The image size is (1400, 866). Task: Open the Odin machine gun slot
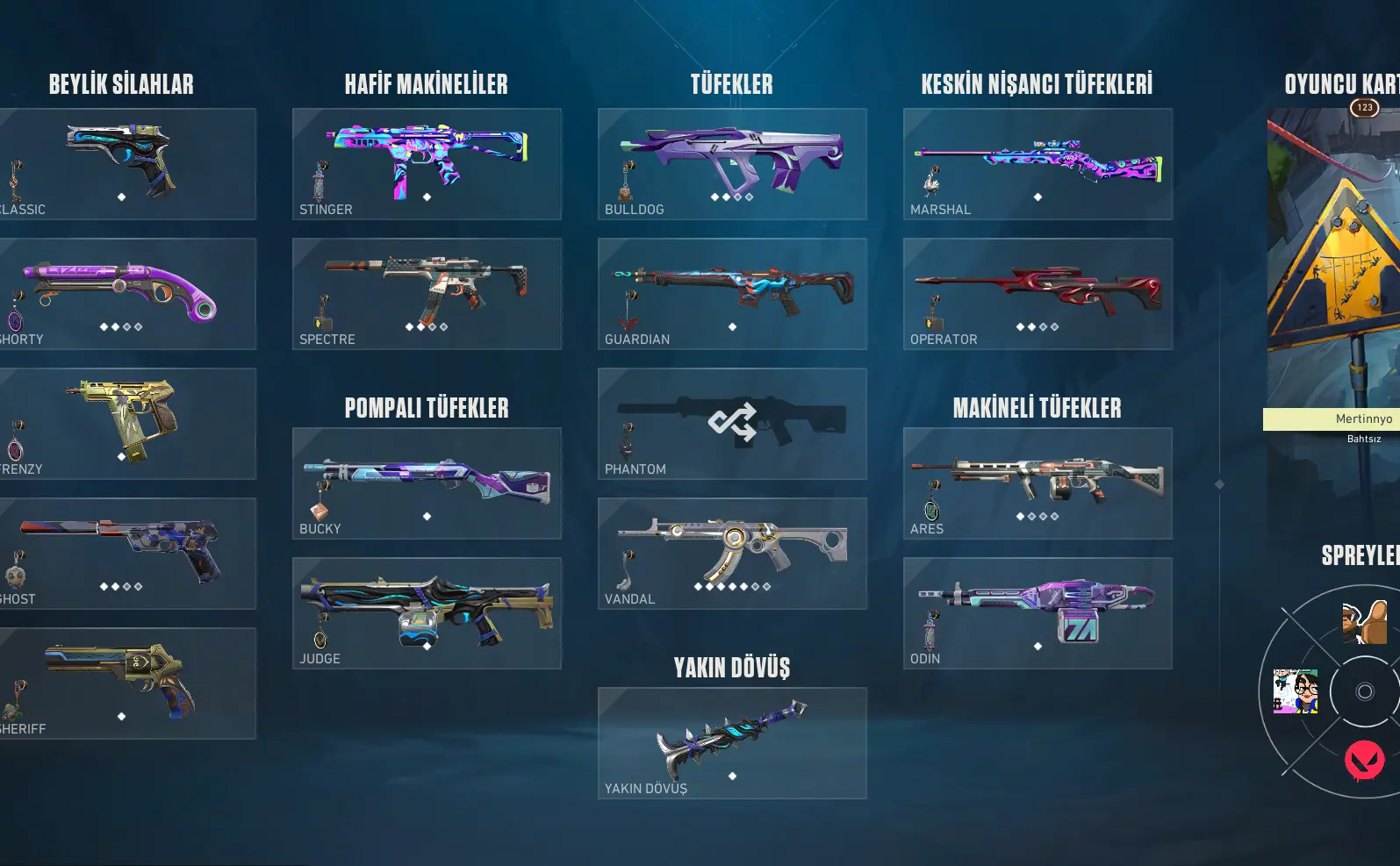pyautogui.click(x=1037, y=613)
